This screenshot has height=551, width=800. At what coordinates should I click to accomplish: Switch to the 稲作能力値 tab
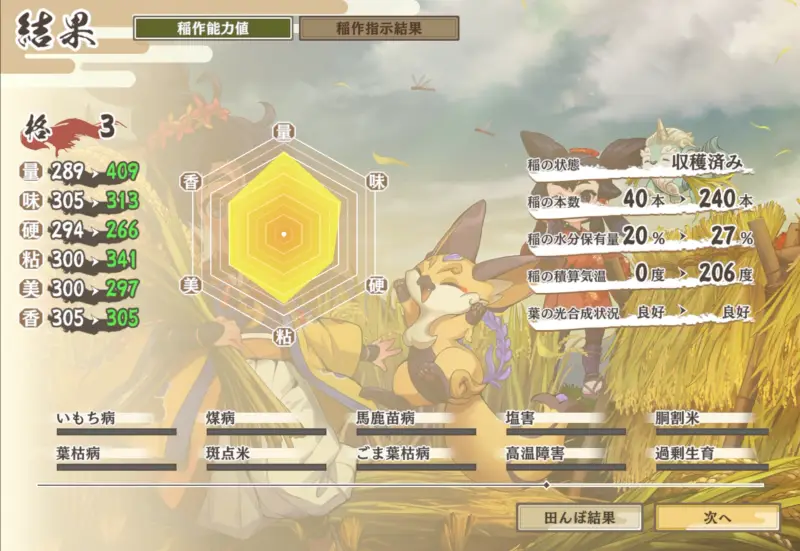click(213, 28)
